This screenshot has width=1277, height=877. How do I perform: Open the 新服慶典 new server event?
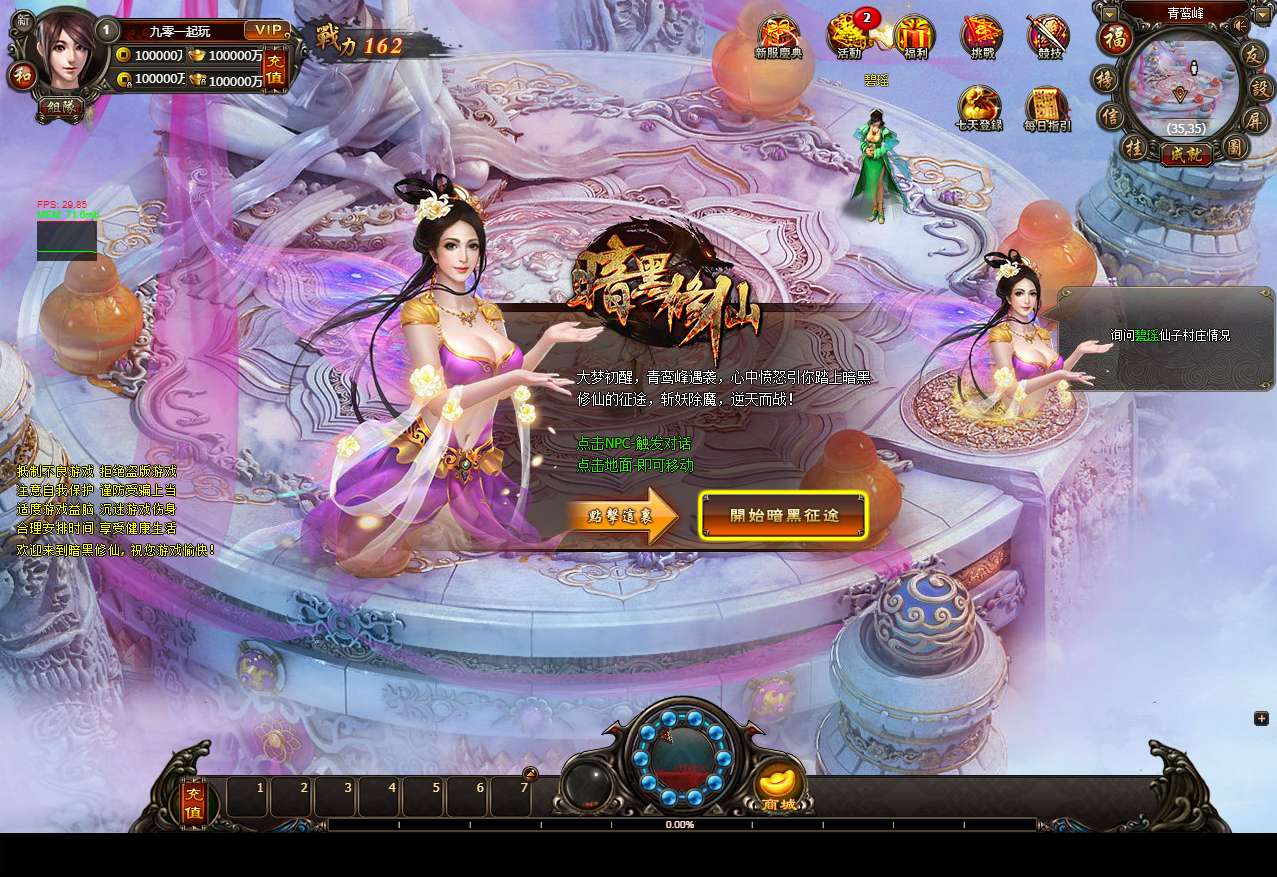pyautogui.click(x=778, y=37)
